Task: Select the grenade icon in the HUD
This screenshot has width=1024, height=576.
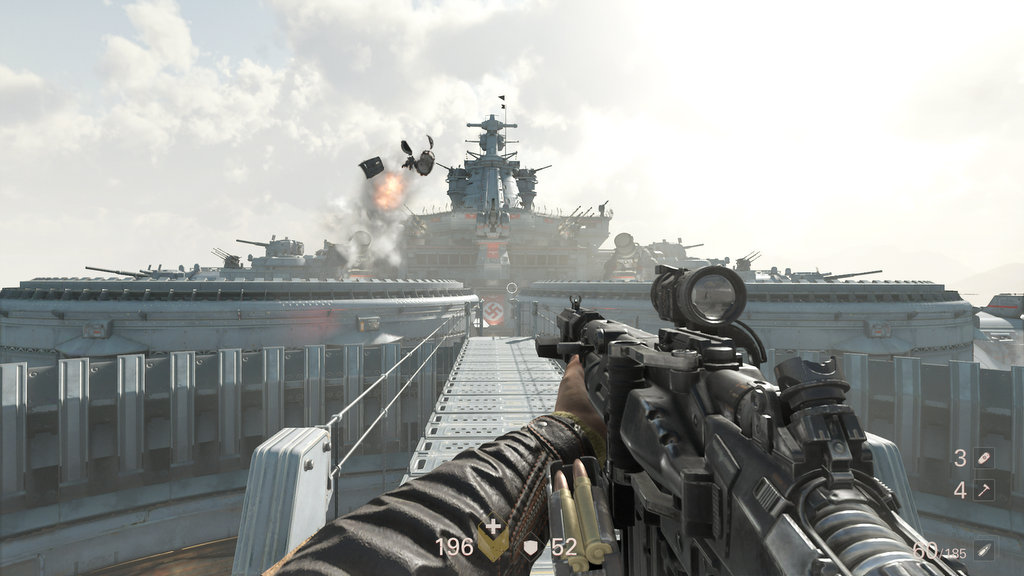Action: (x=985, y=458)
